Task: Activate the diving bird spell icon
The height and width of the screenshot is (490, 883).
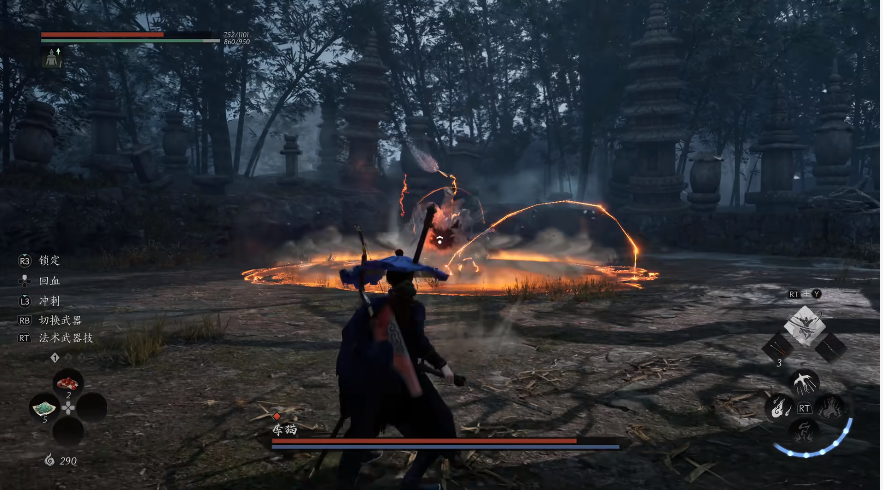Action: pos(804,382)
